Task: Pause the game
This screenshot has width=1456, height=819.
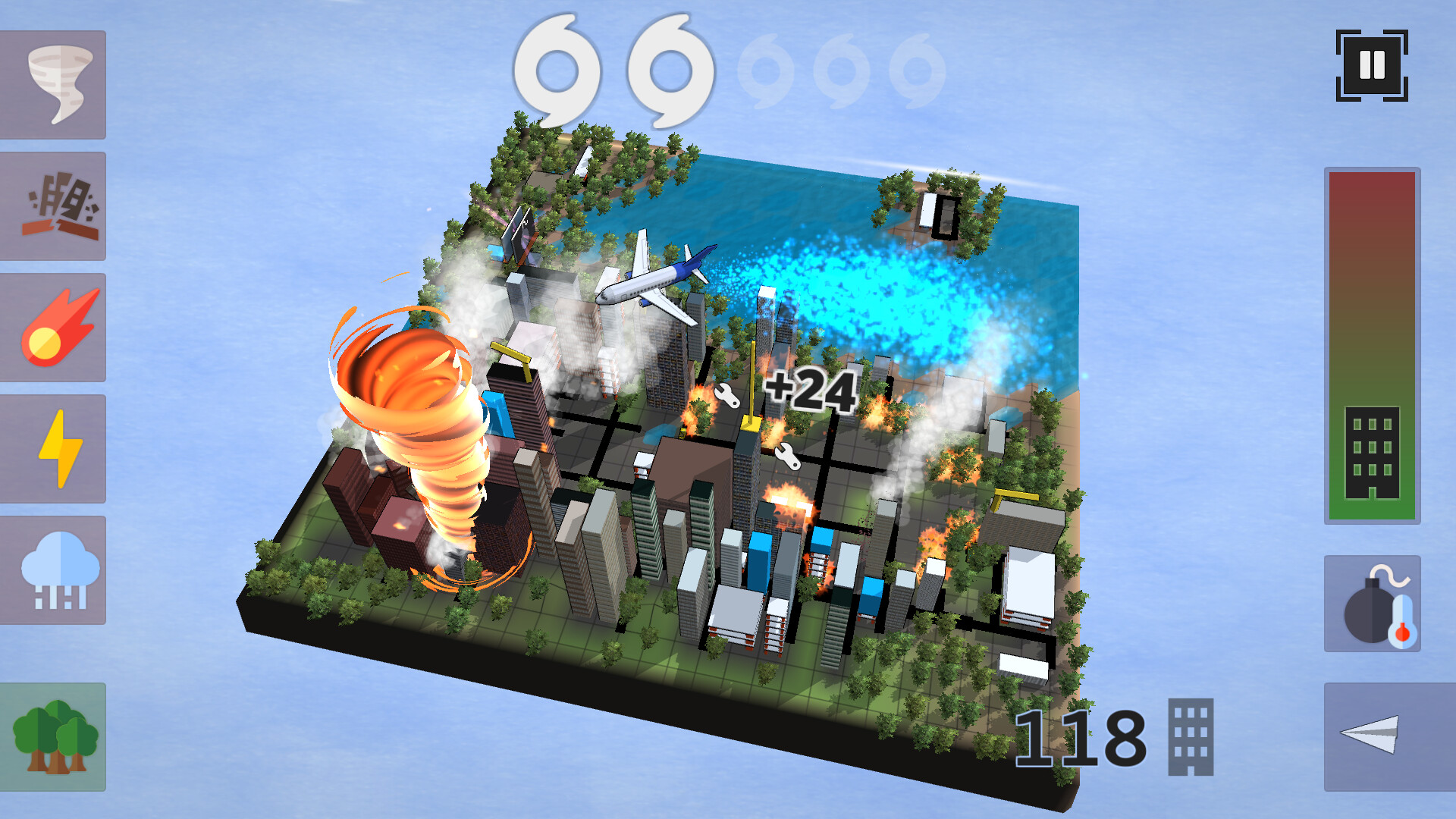Action: click(x=1371, y=67)
